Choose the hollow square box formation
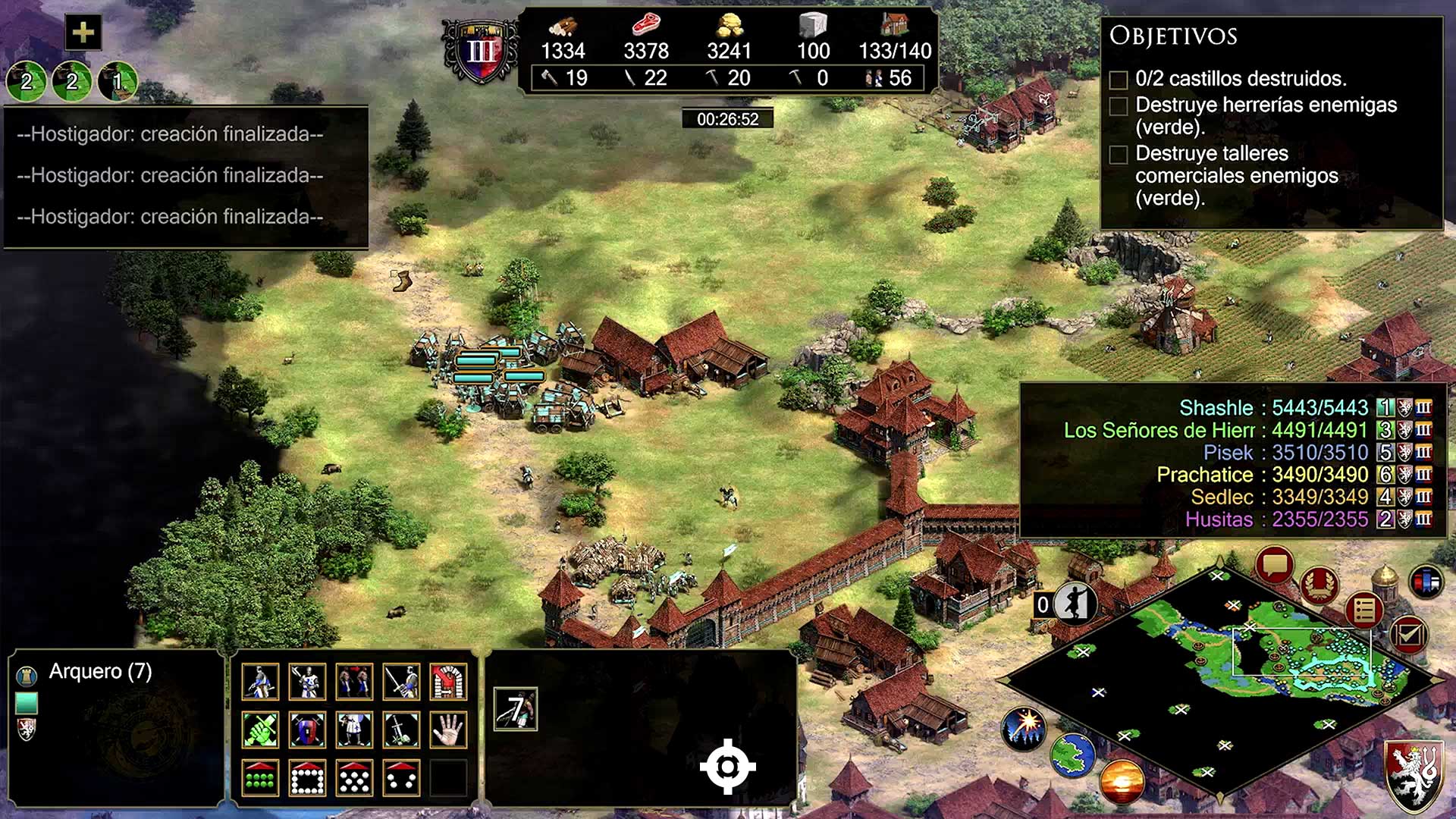 pyautogui.click(x=307, y=777)
